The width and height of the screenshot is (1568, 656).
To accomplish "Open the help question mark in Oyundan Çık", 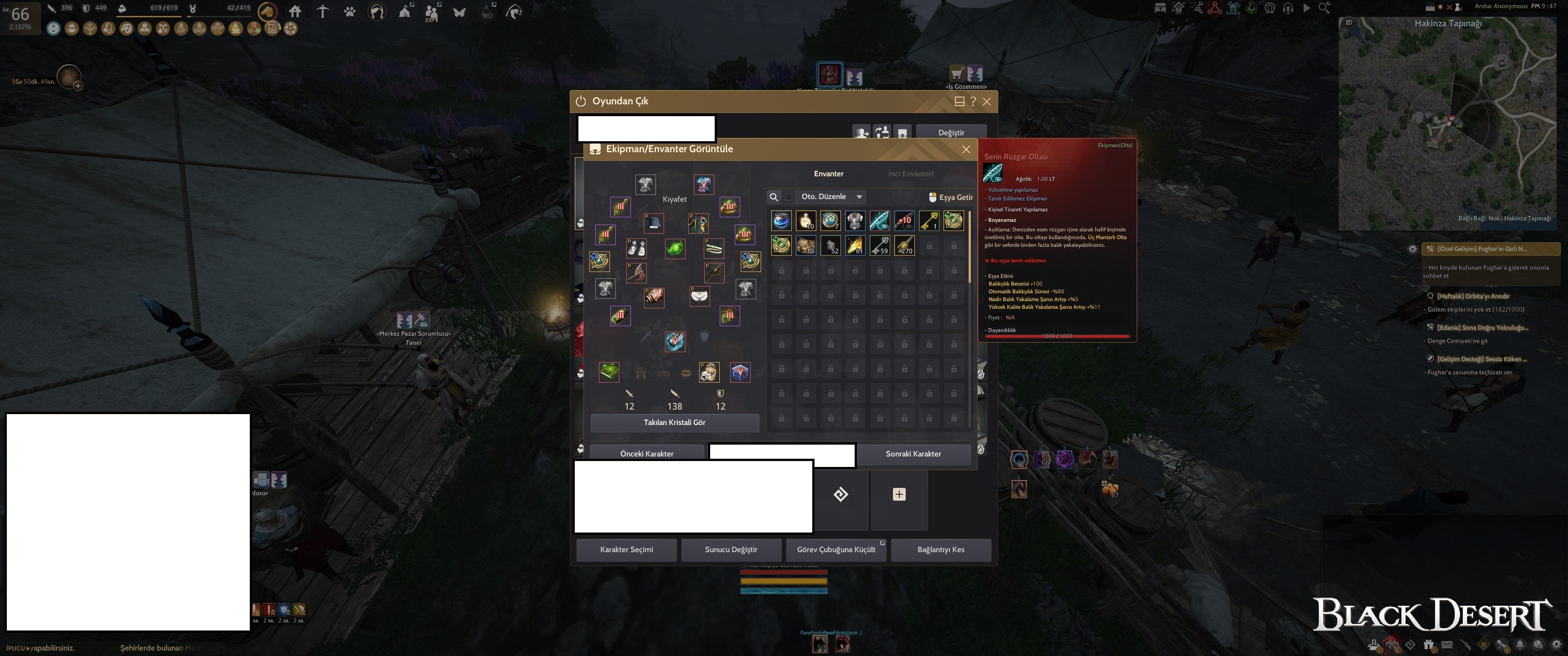I will click(973, 102).
